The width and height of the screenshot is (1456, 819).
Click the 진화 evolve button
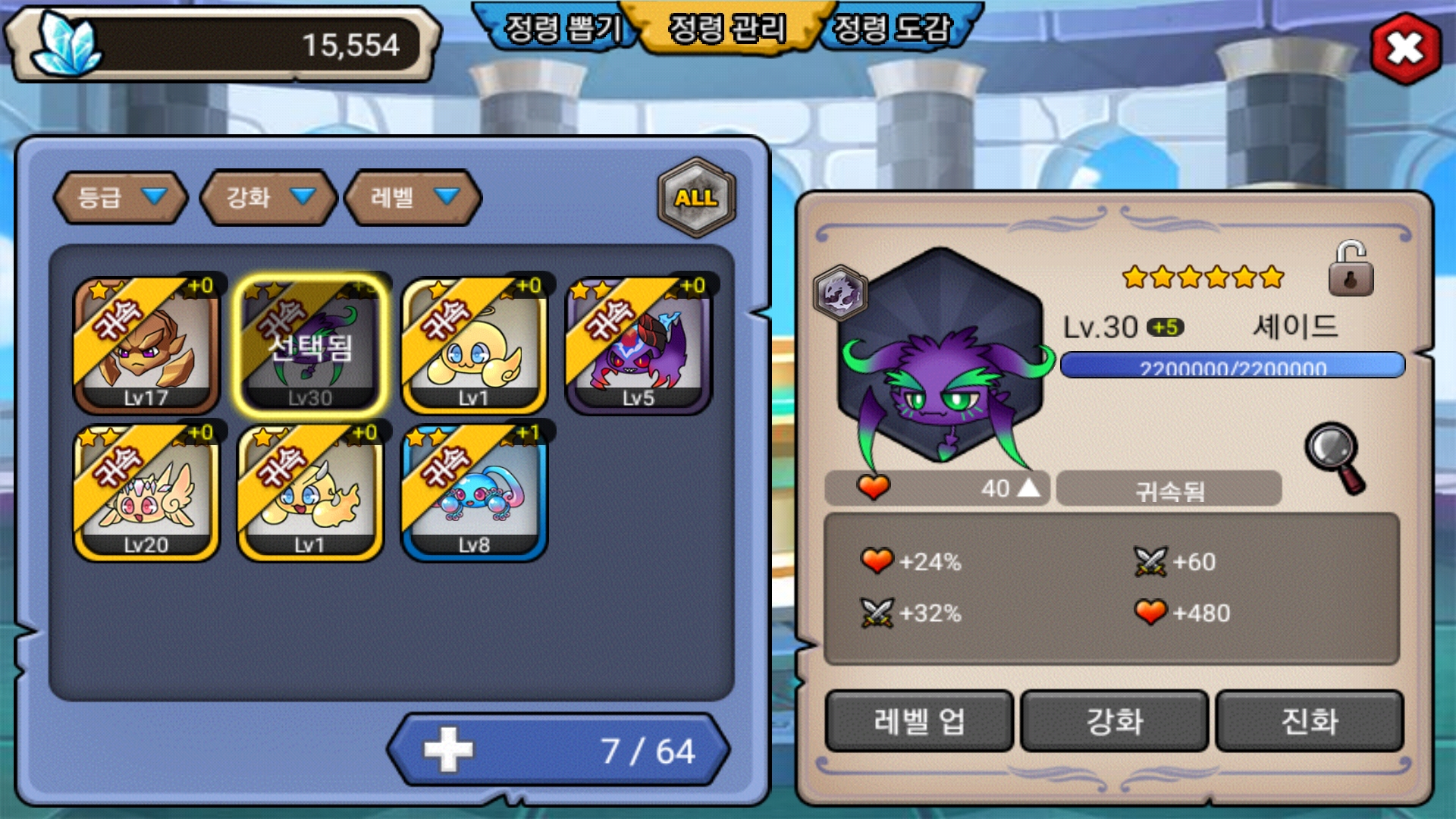[1310, 721]
